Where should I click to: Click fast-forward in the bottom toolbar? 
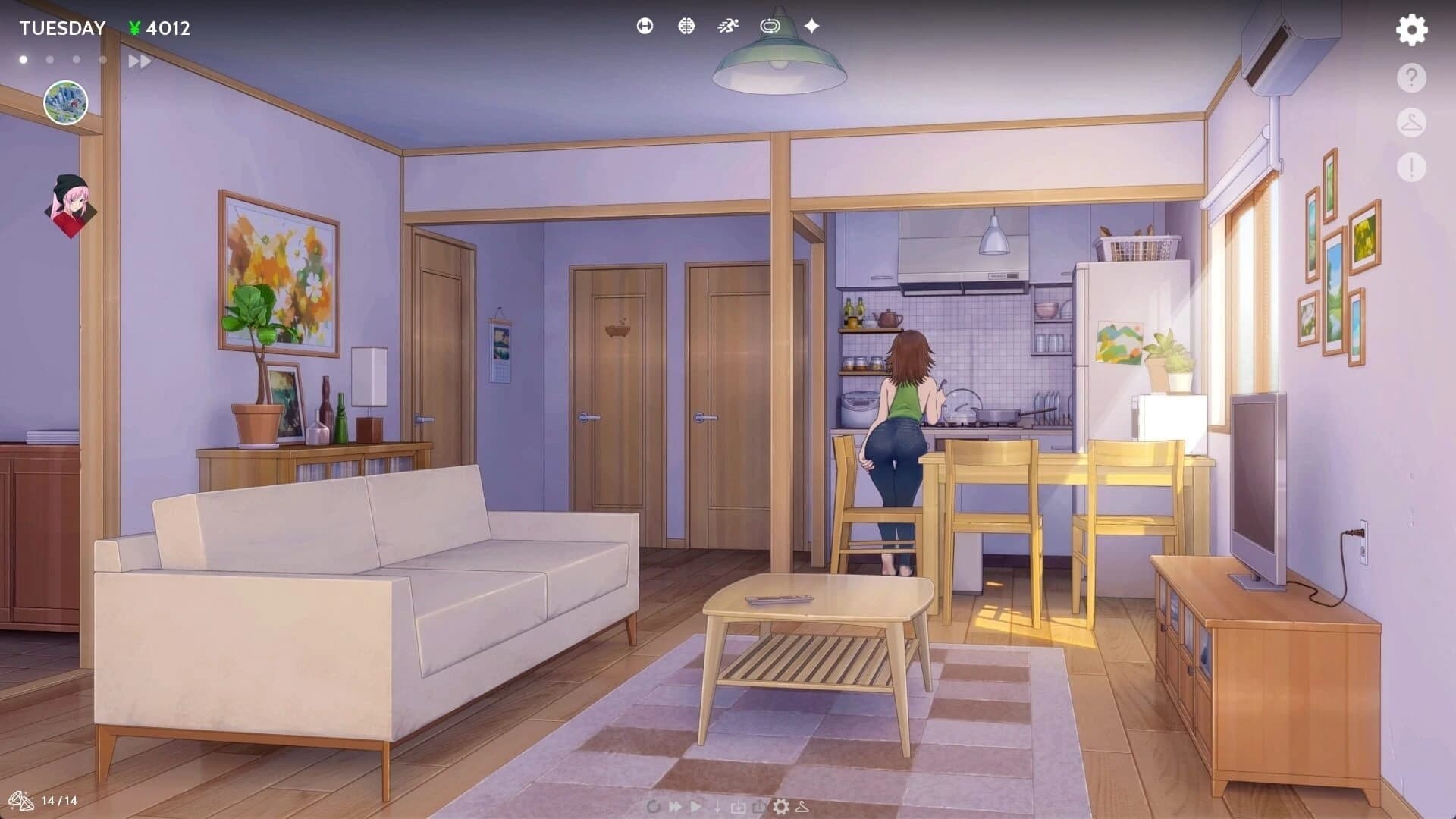click(x=675, y=807)
